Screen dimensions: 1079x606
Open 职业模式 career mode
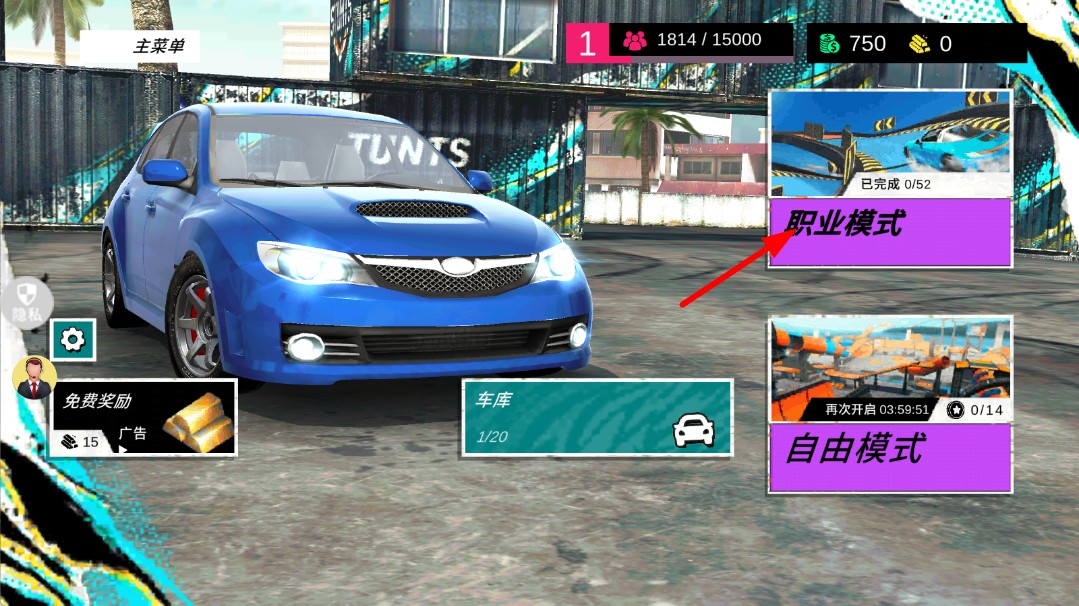[890, 231]
